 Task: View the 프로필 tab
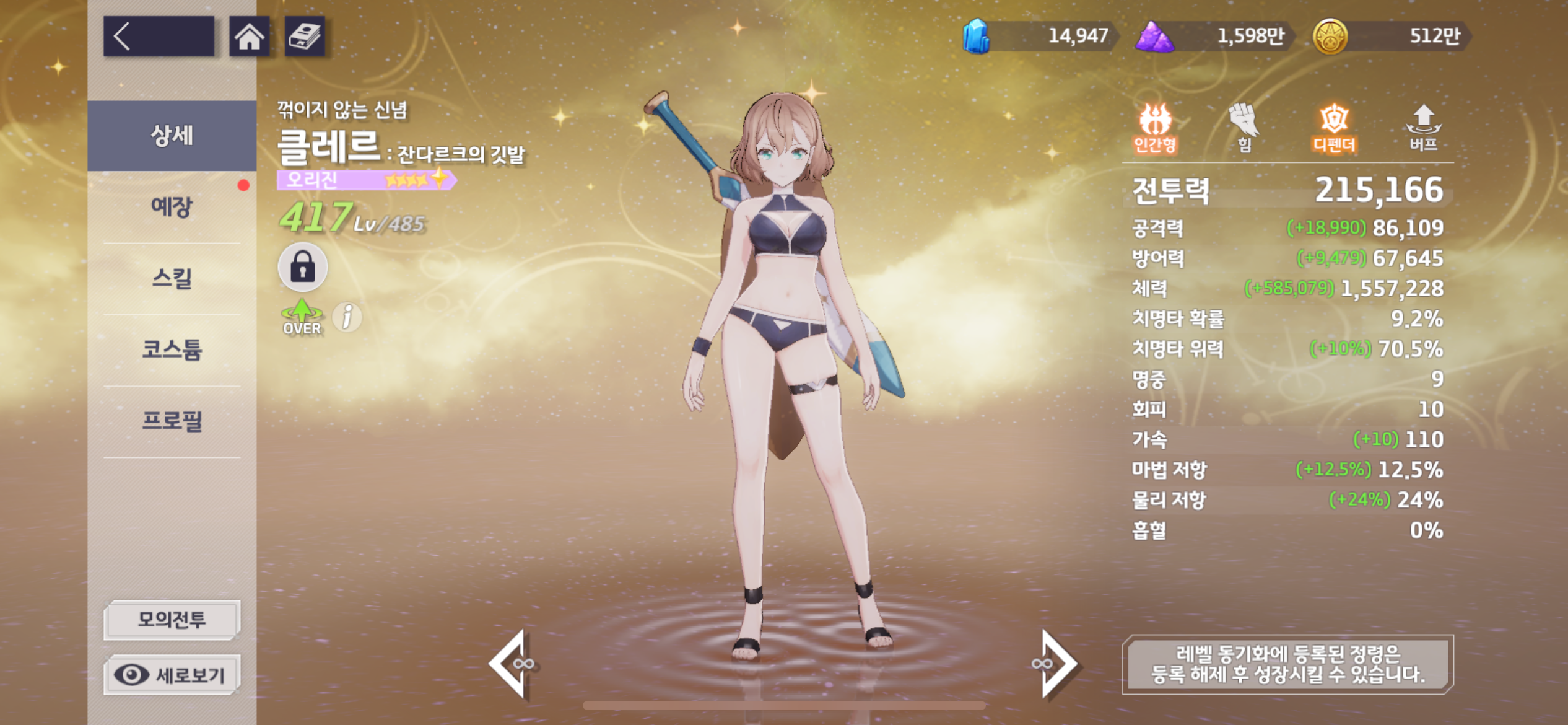click(x=172, y=421)
